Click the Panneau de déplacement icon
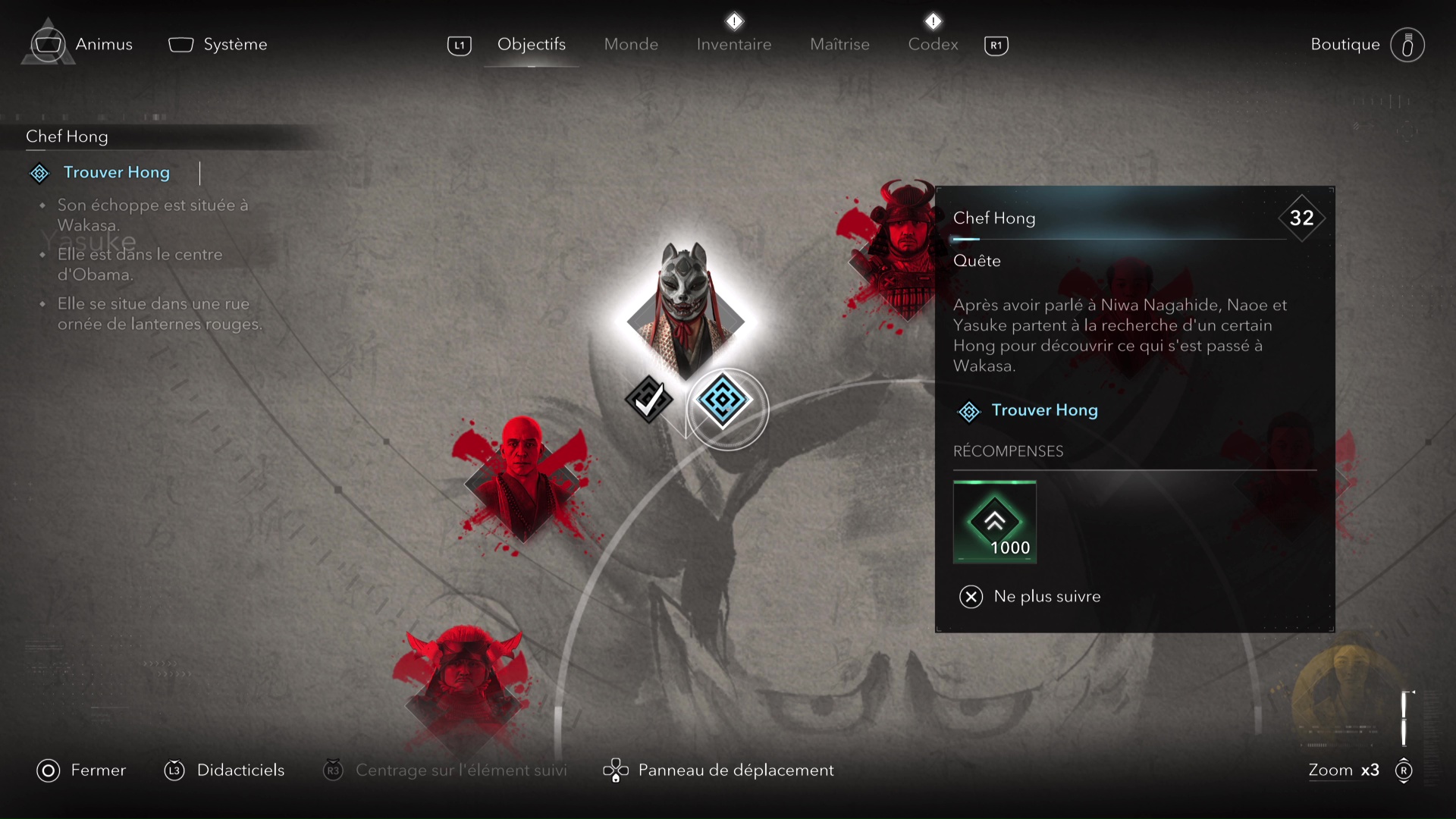1456x819 pixels. [616, 770]
